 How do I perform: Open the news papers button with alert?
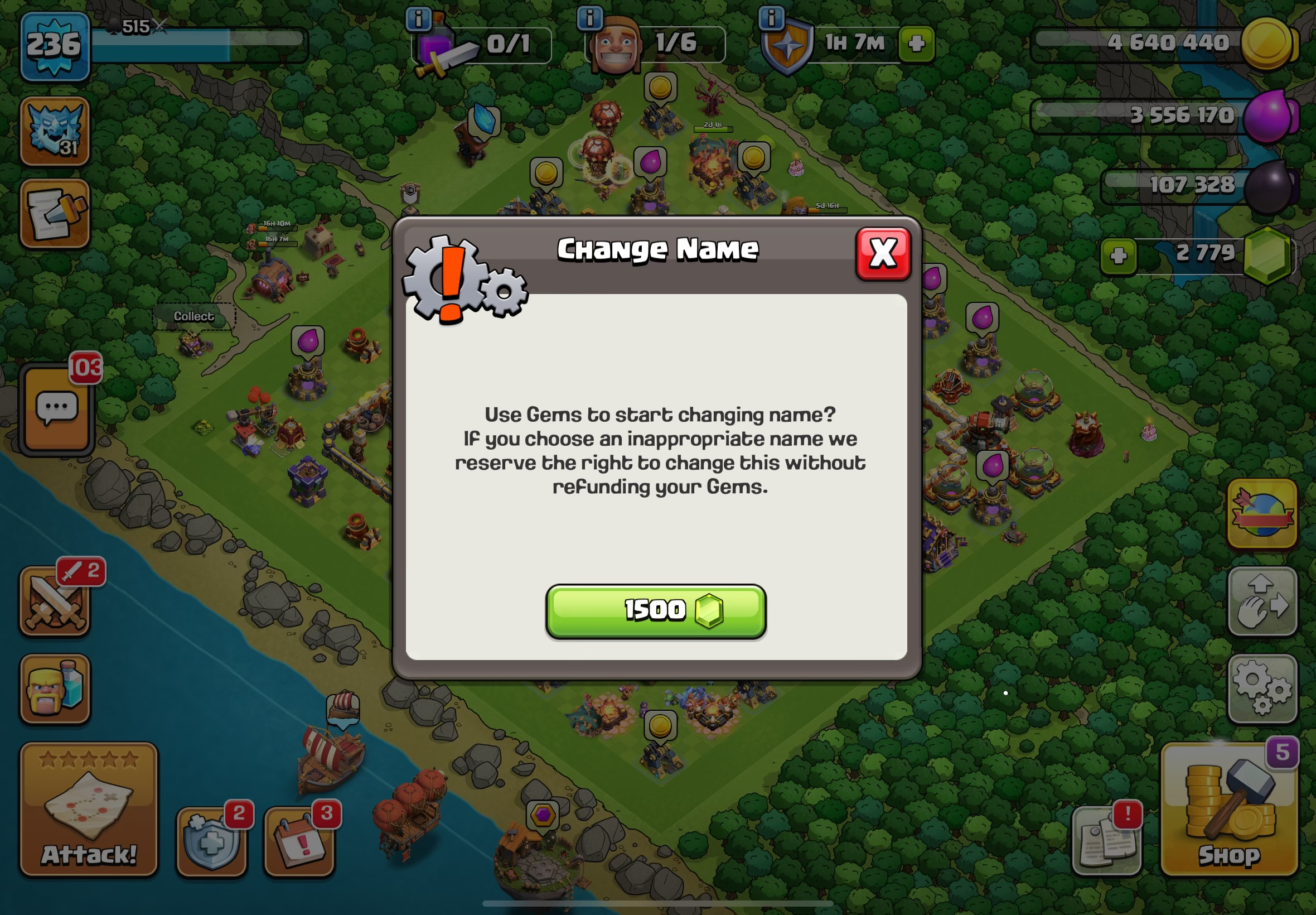[1106, 841]
